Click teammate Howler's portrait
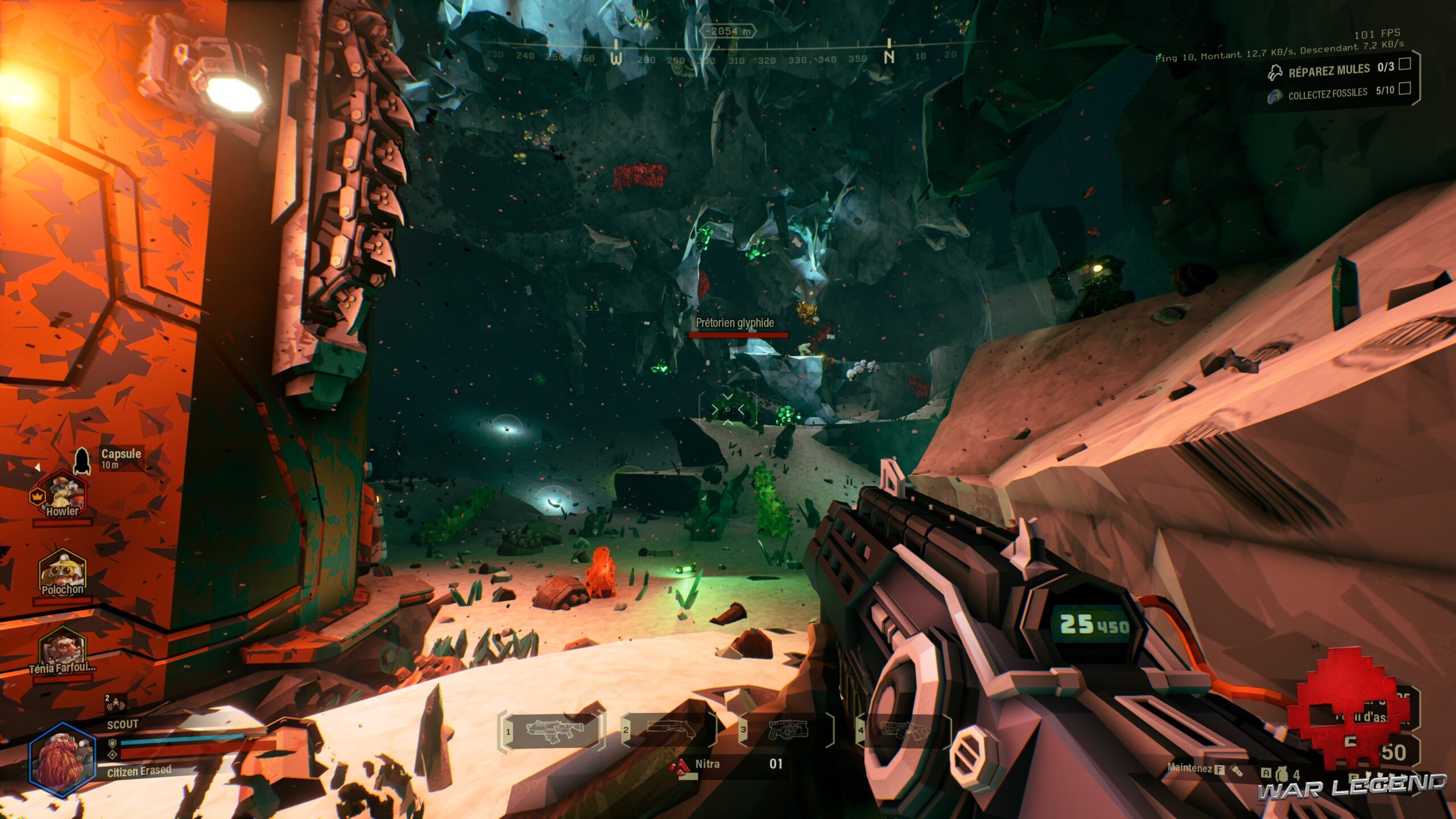 point(63,495)
